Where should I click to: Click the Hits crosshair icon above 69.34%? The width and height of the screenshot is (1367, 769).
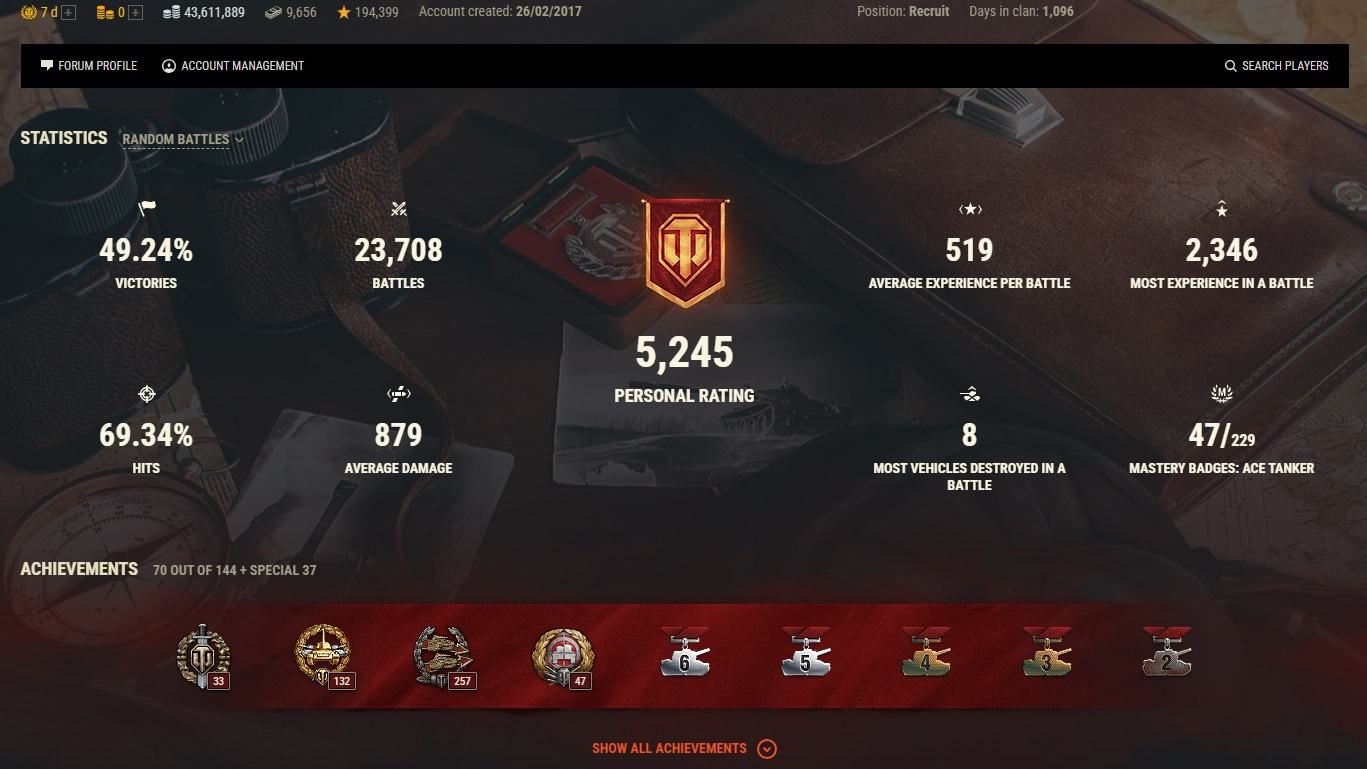pyautogui.click(x=146, y=394)
